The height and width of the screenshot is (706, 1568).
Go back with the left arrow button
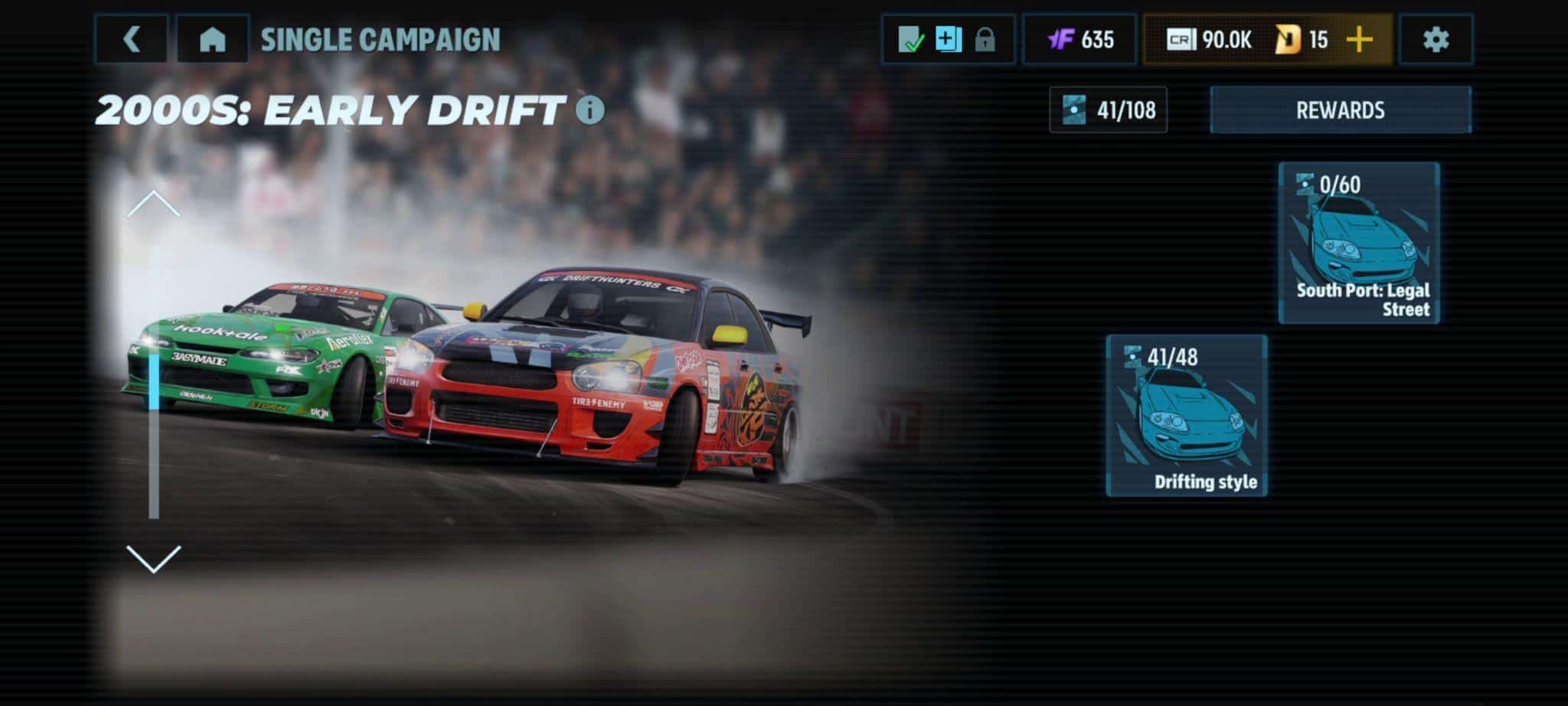point(131,39)
